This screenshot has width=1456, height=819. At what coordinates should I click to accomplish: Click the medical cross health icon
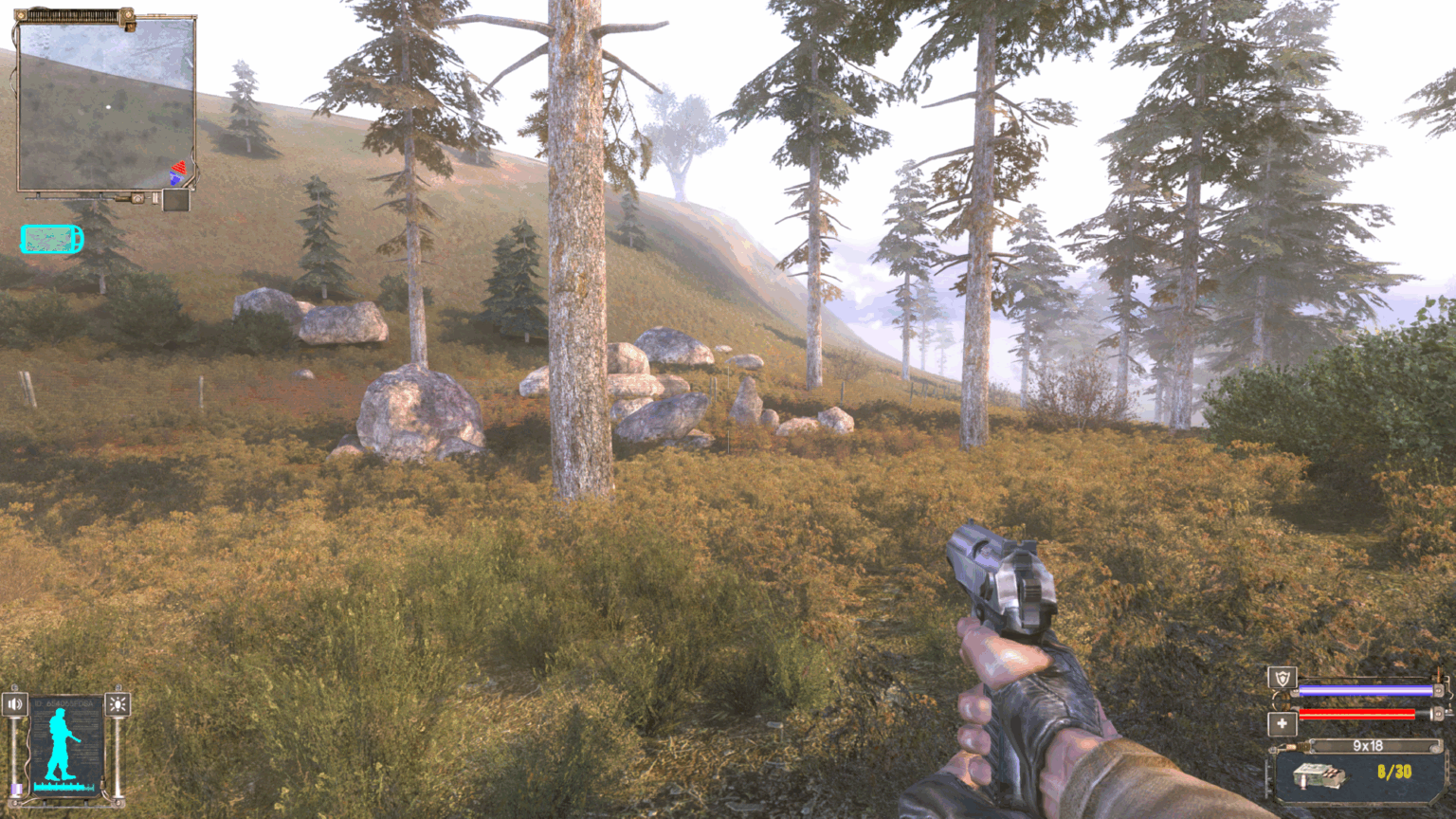[1283, 722]
